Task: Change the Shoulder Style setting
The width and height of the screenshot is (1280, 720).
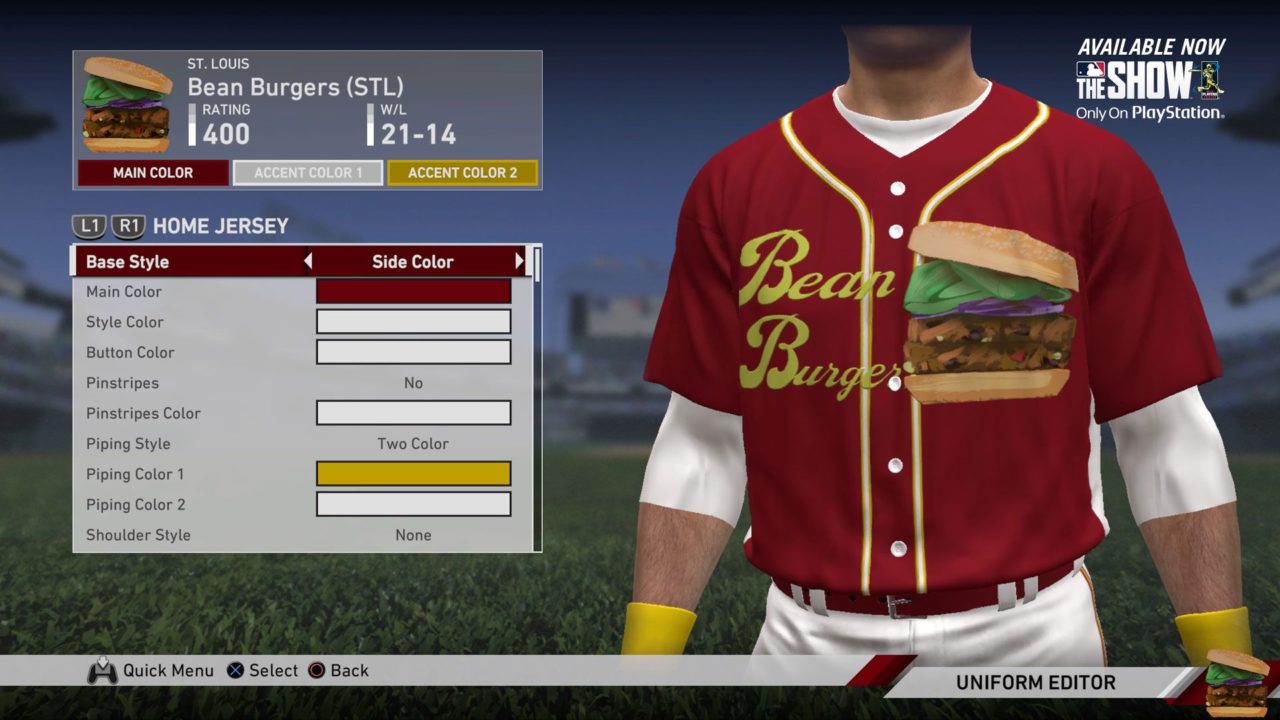Action: (413, 535)
